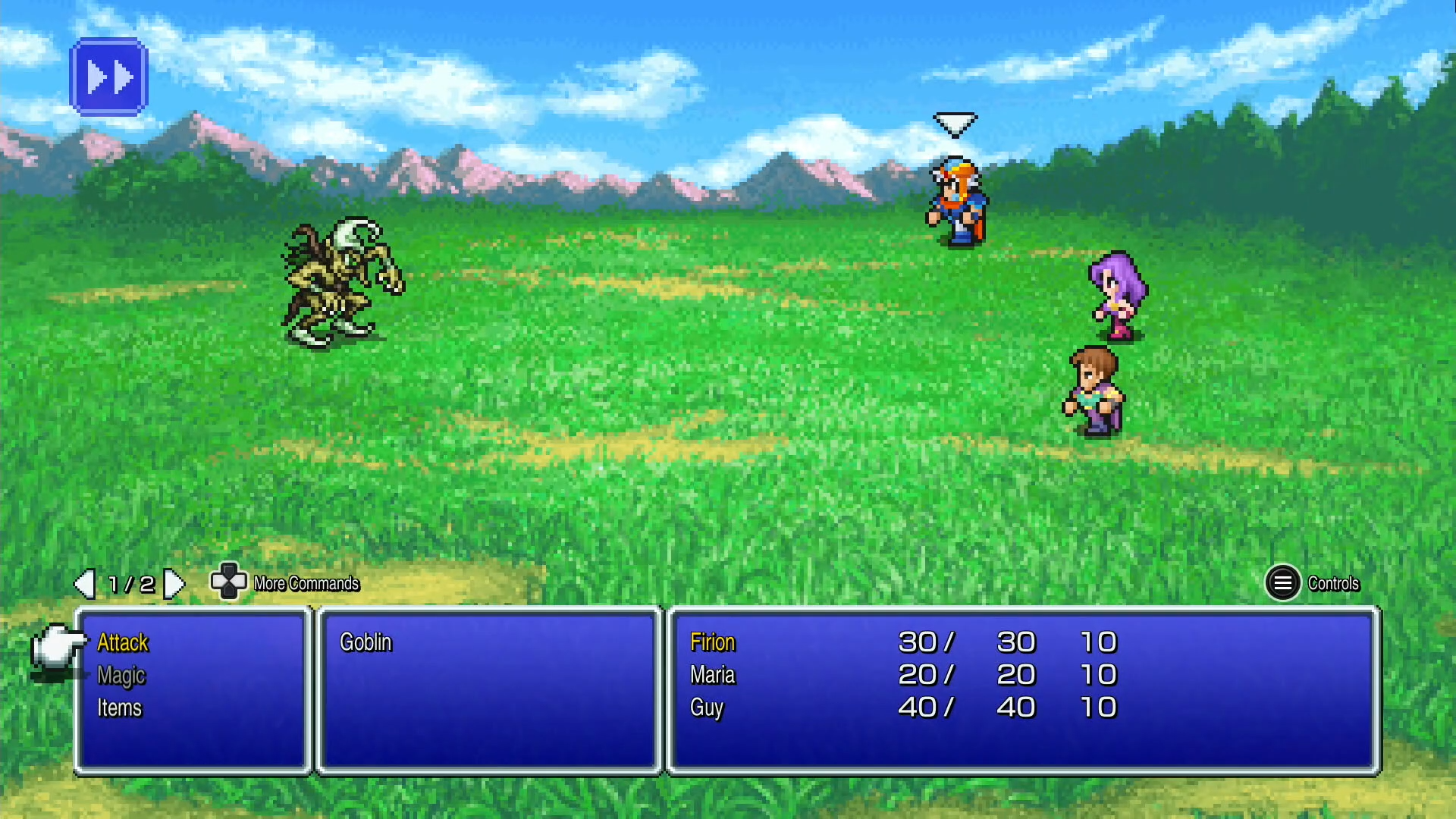Click the fast-forward battle speed icon
Image resolution: width=1456 pixels, height=819 pixels.
pos(109,76)
